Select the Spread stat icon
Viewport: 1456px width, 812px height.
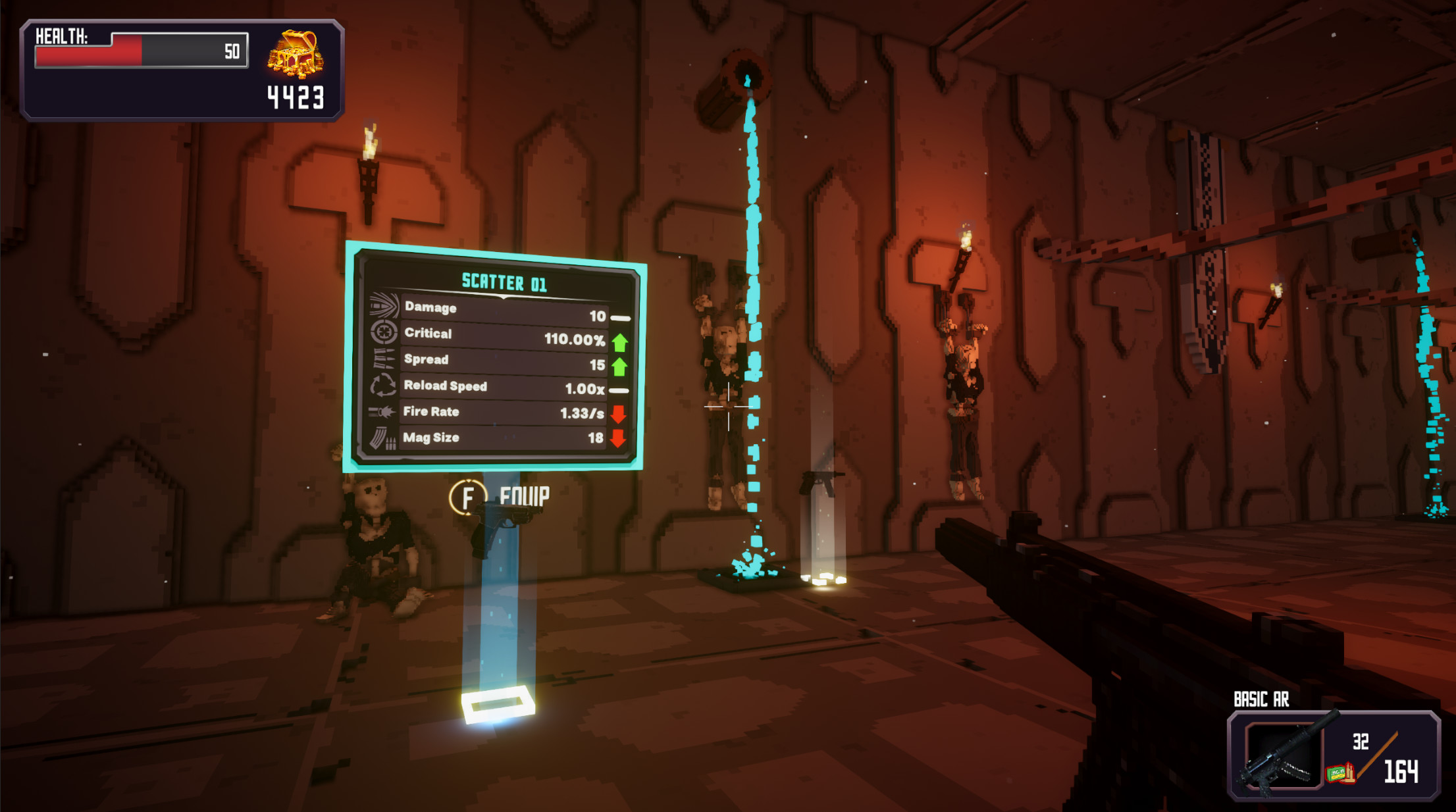tap(384, 359)
